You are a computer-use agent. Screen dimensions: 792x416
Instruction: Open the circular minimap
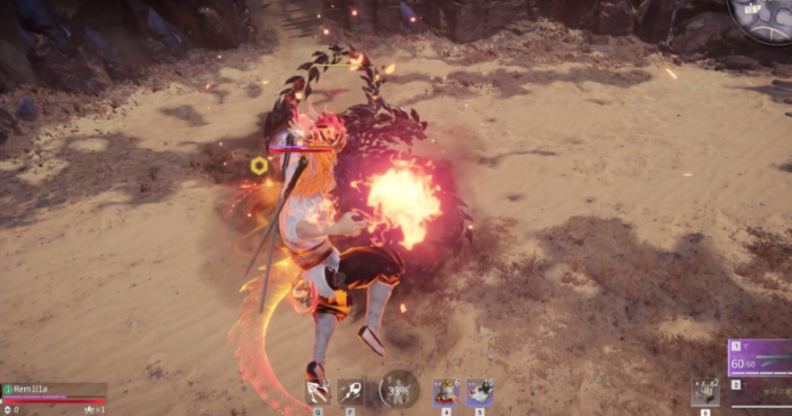[x=763, y=18]
